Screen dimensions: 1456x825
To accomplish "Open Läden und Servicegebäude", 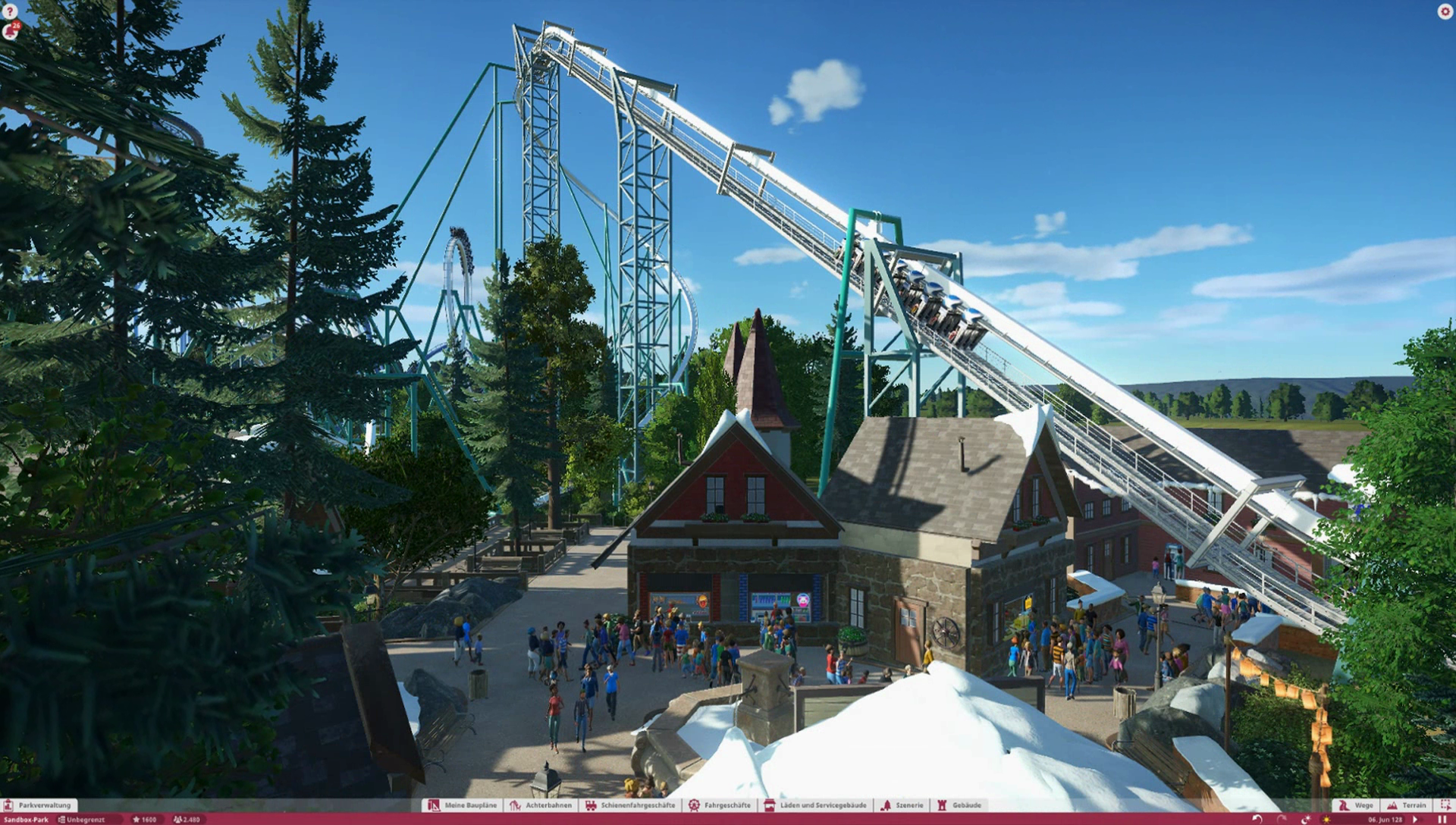I will pyautogui.click(x=815, y=805).
